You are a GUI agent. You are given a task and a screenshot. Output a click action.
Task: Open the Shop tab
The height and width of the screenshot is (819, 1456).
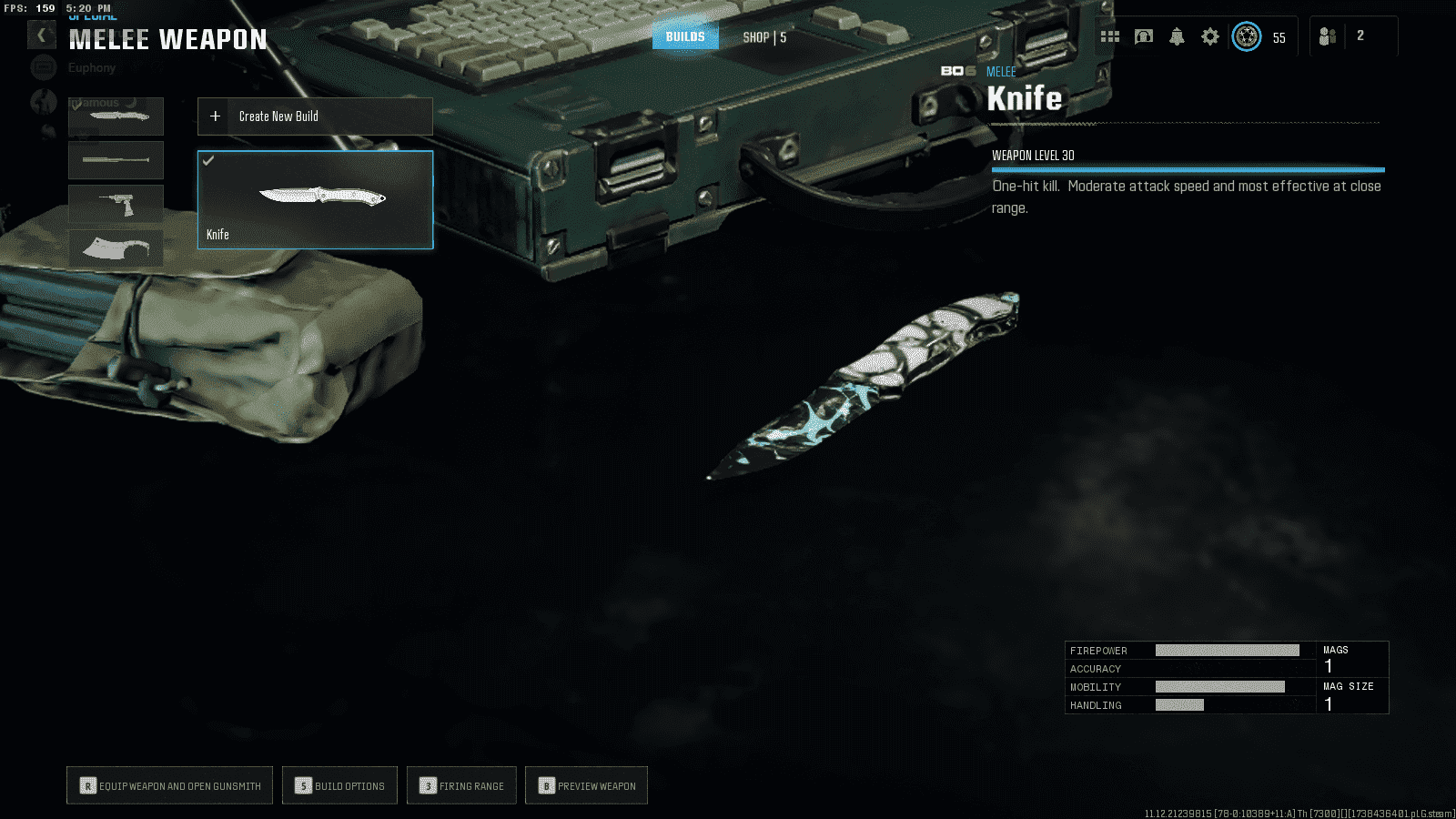763,37
